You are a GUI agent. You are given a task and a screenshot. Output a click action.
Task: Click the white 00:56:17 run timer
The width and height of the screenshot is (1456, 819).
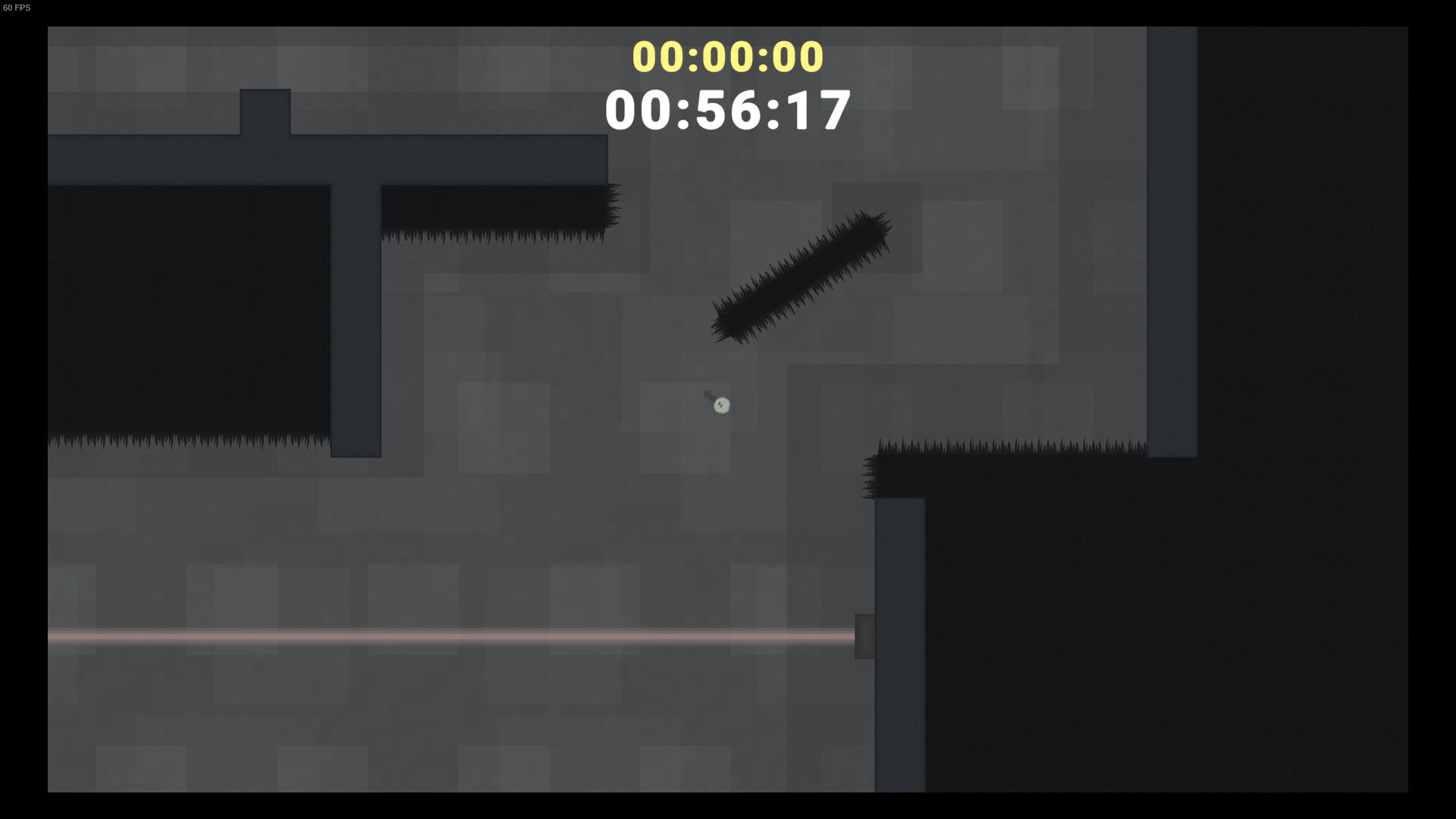[726, 110]
